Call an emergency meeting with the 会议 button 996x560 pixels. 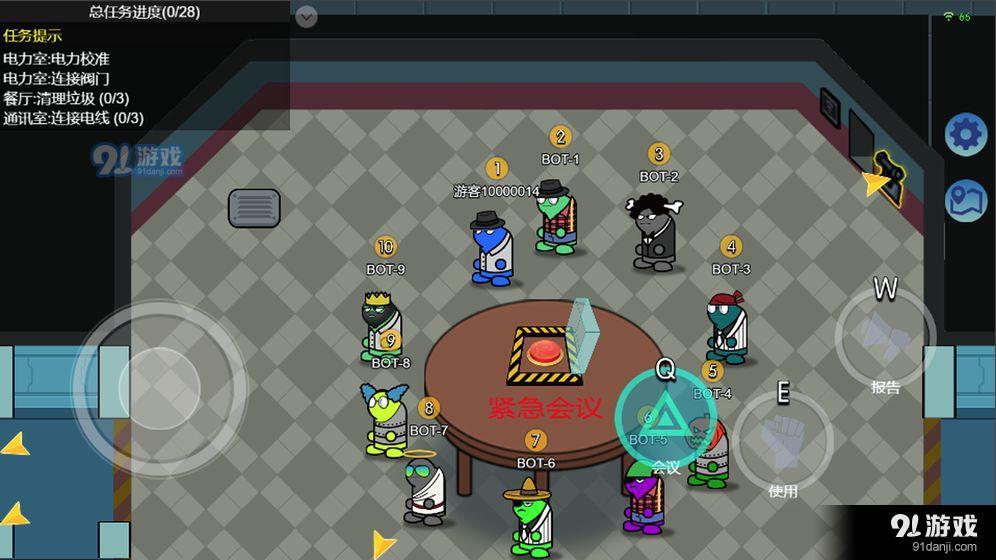(x=664, y=416)
